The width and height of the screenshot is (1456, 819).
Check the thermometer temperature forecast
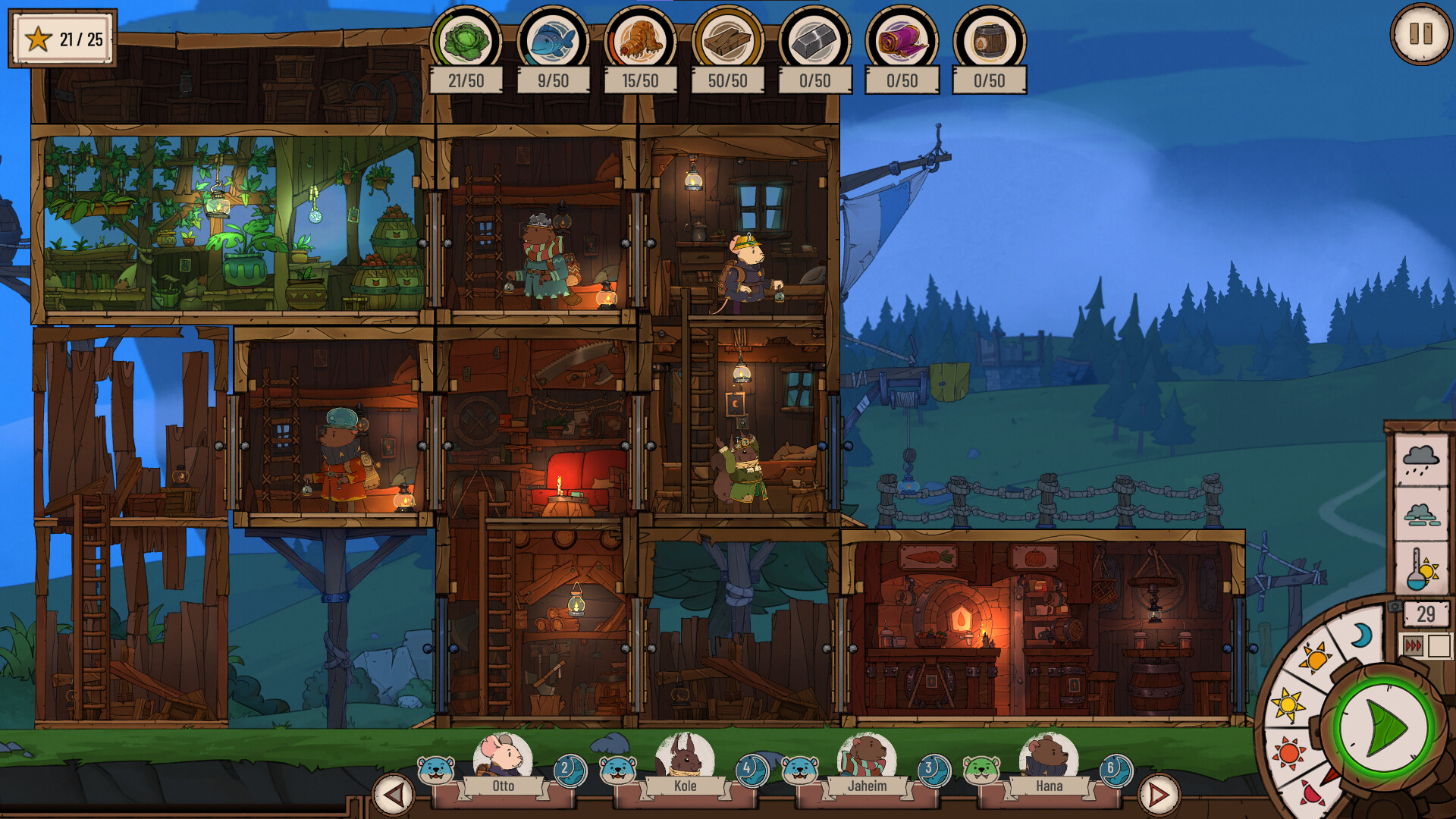coord(1421,570)
